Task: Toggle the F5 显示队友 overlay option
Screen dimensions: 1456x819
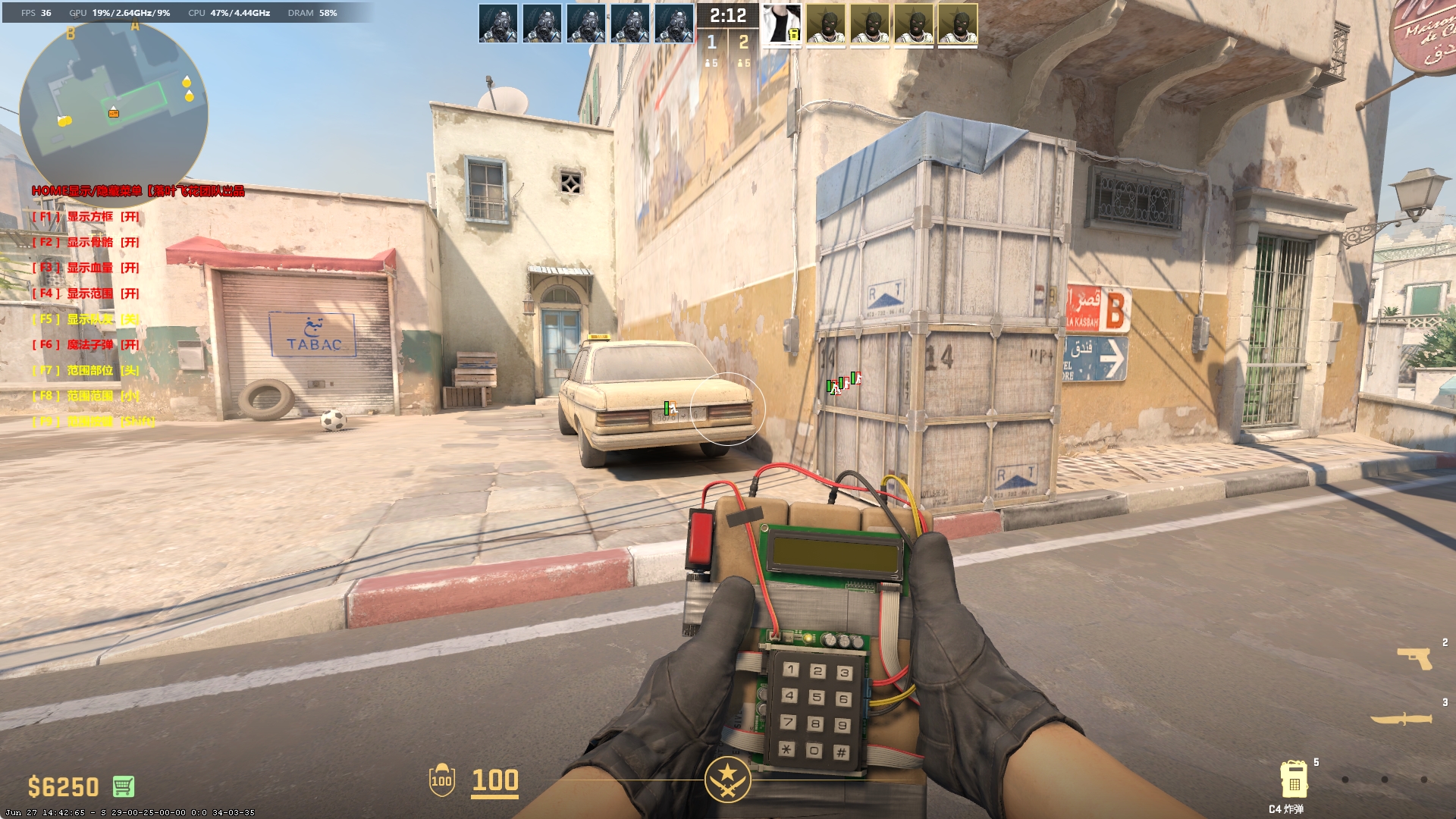Action: click(86, 319)
